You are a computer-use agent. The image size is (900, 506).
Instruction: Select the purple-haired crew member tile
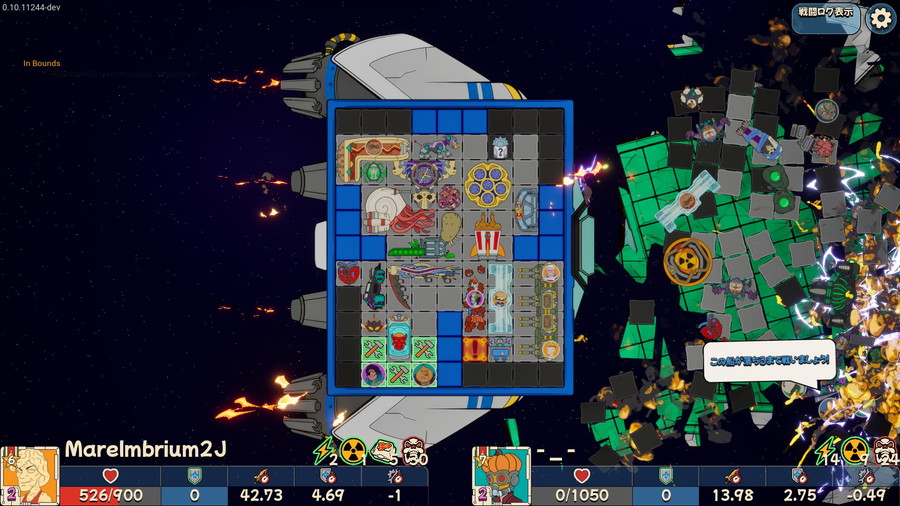(x=373, y=374)
